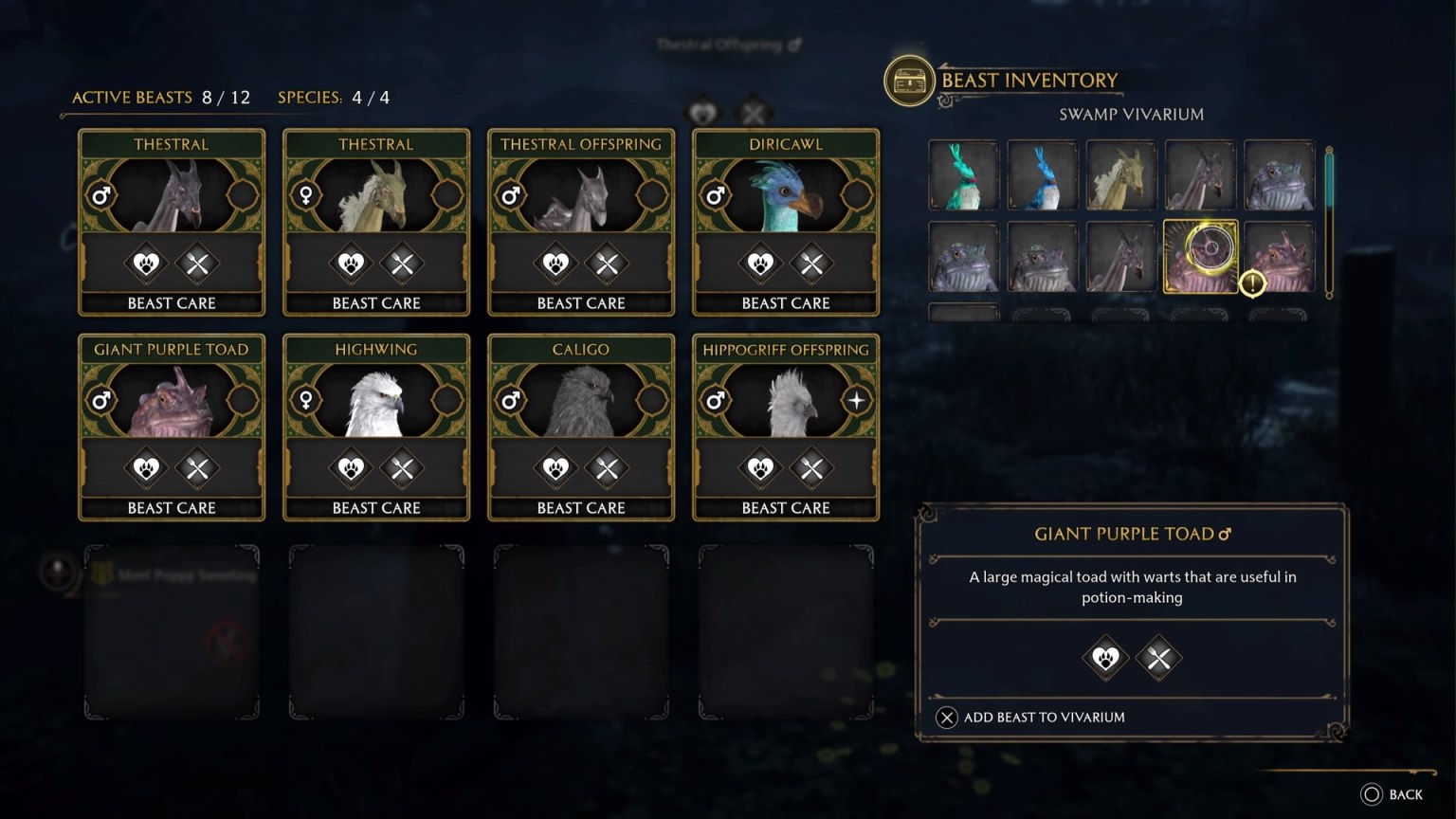Open Beast Care on the Thestral card
Screen dimensions: 1456x819
[x=172, y=302]
